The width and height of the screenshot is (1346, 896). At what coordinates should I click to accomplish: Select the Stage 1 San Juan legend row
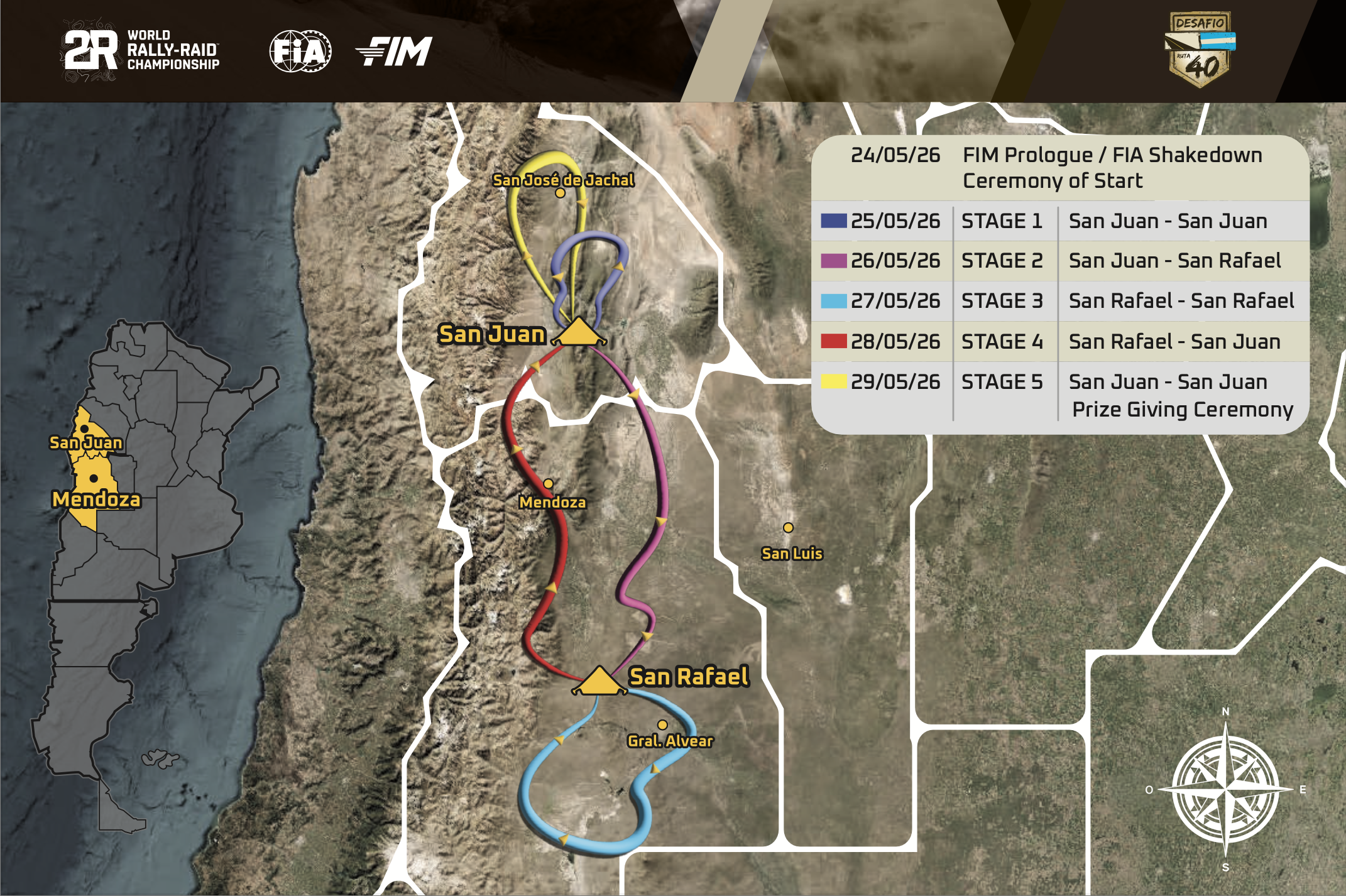pos(1060,221)
